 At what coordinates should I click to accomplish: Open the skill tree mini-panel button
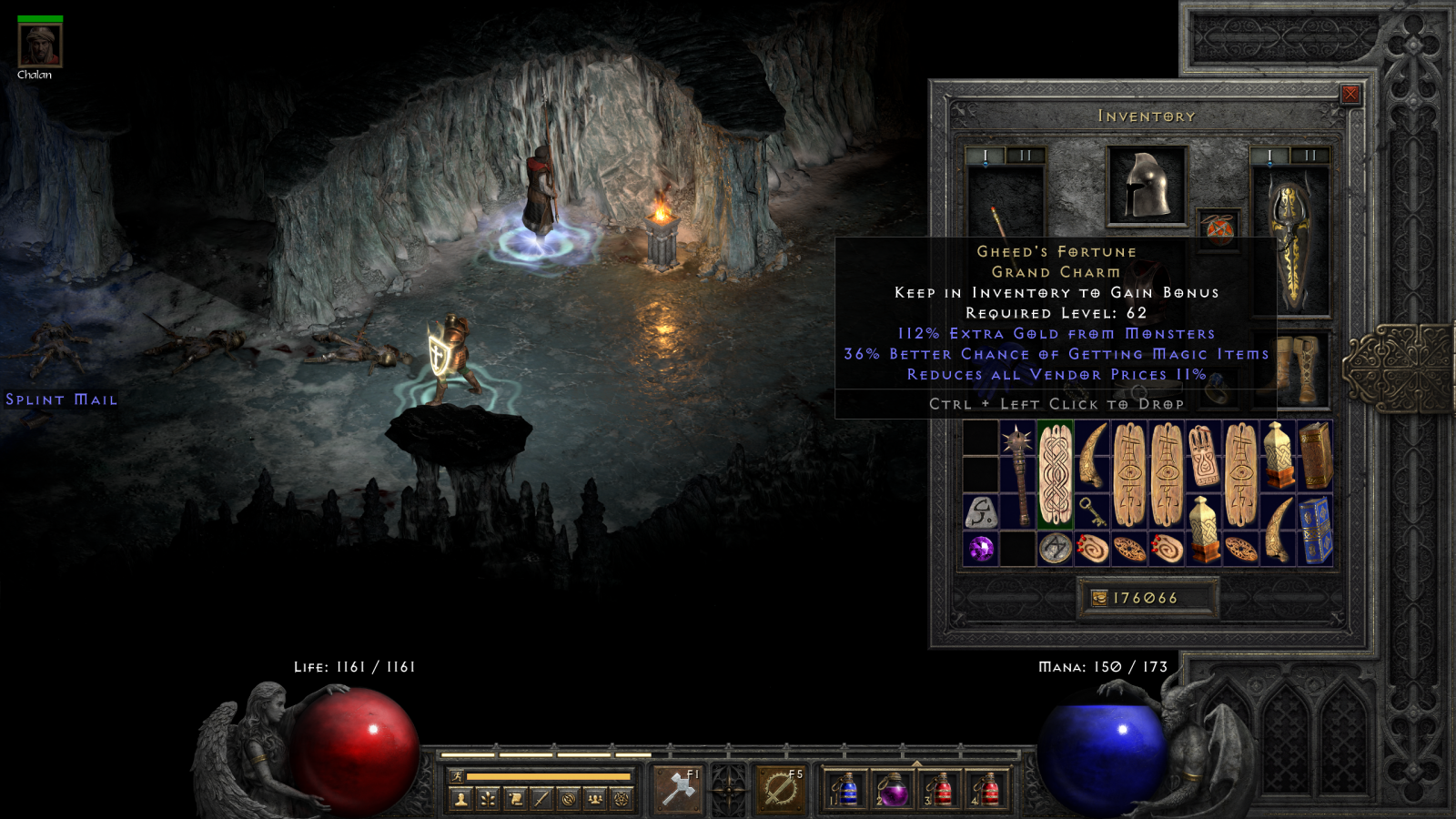(488, 799)
